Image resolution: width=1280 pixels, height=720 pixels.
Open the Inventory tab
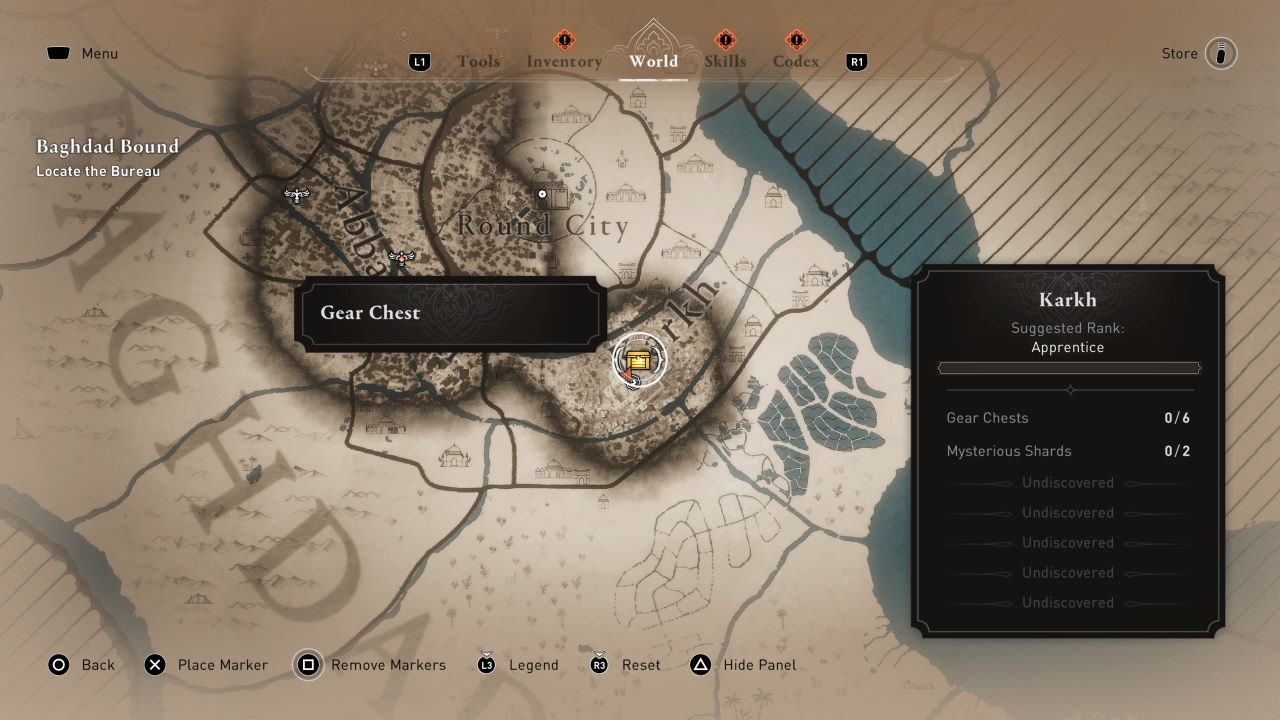tap(564, 61)
